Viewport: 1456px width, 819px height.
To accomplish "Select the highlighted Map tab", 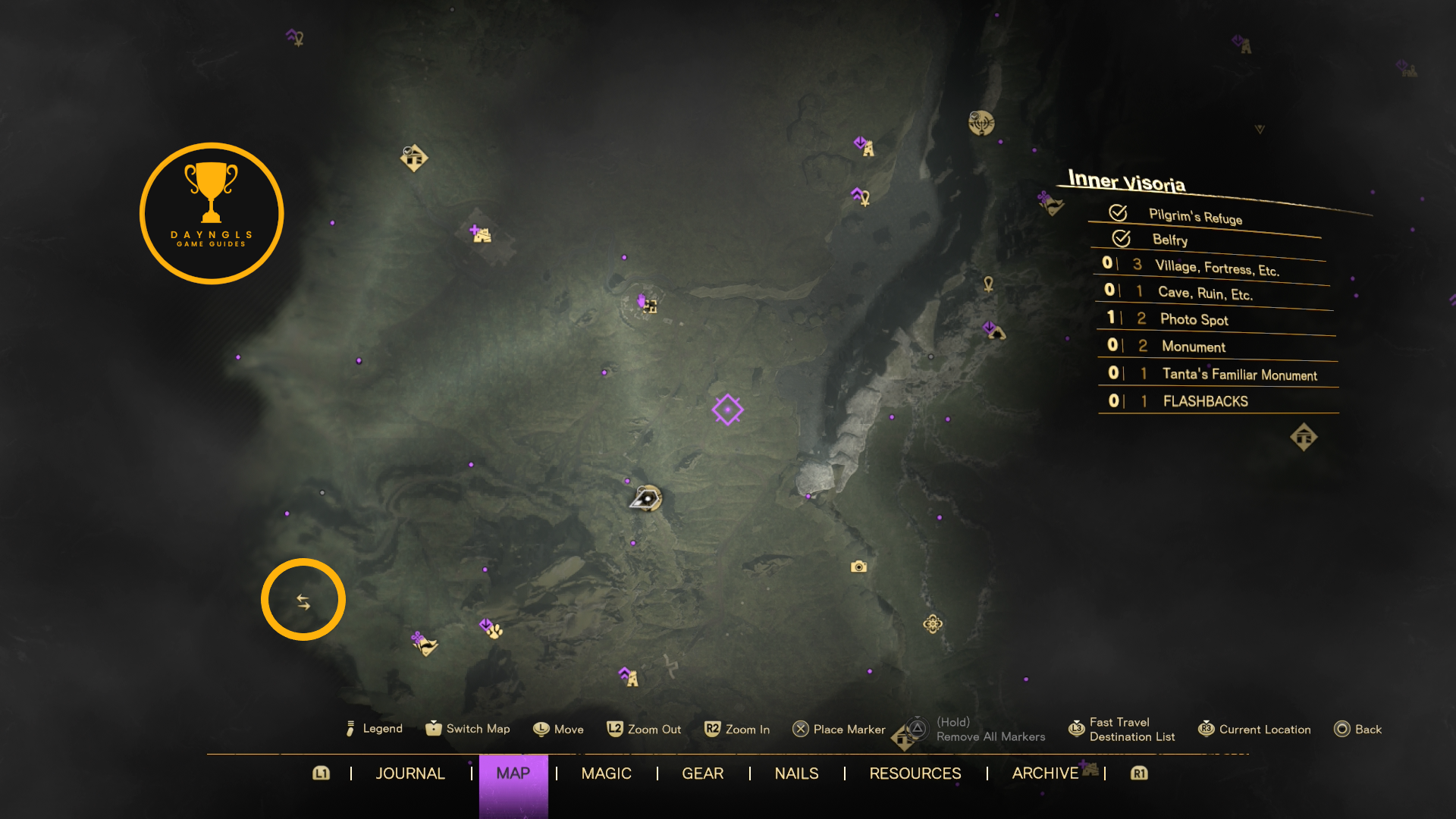I will pos(513,773).
